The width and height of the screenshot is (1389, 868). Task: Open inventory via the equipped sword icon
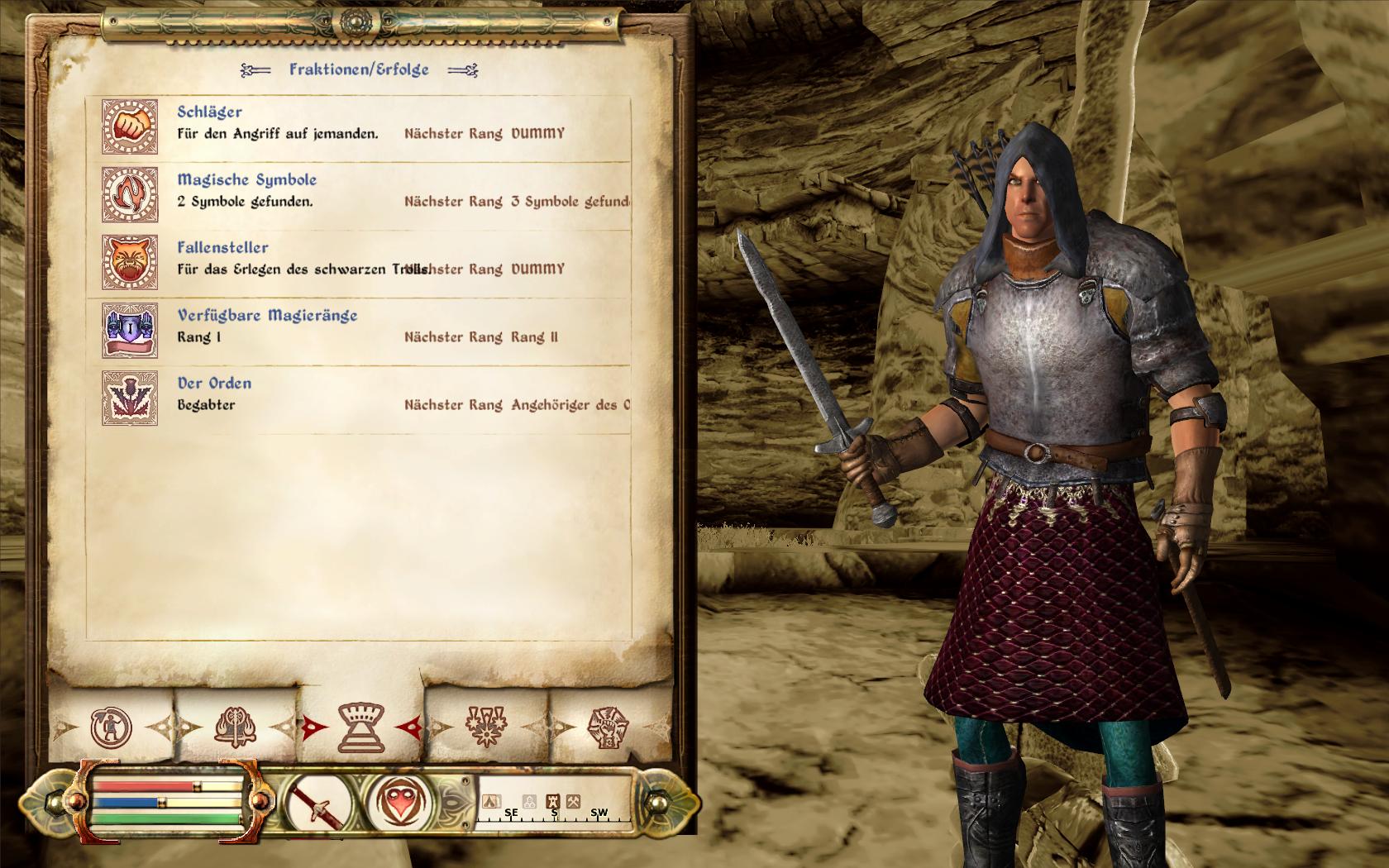tap(317, 802)
